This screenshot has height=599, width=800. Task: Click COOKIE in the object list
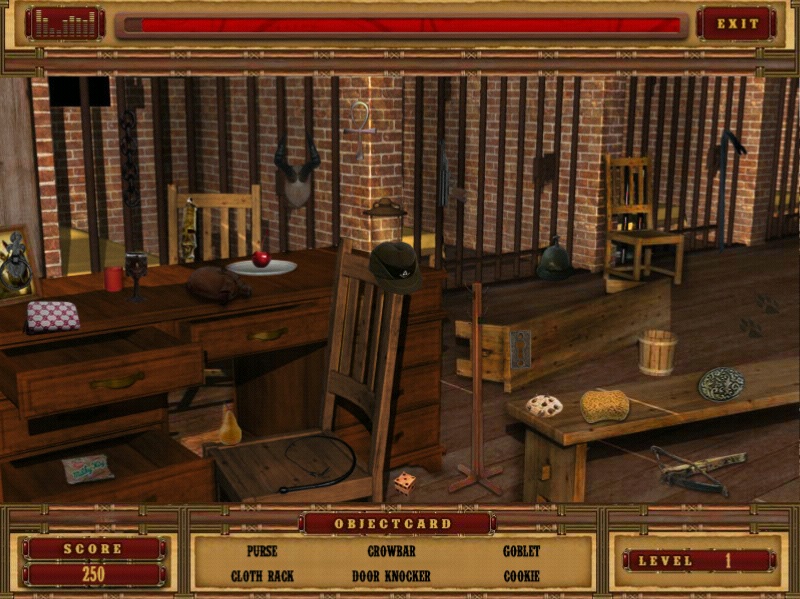(x=521, y=576)
